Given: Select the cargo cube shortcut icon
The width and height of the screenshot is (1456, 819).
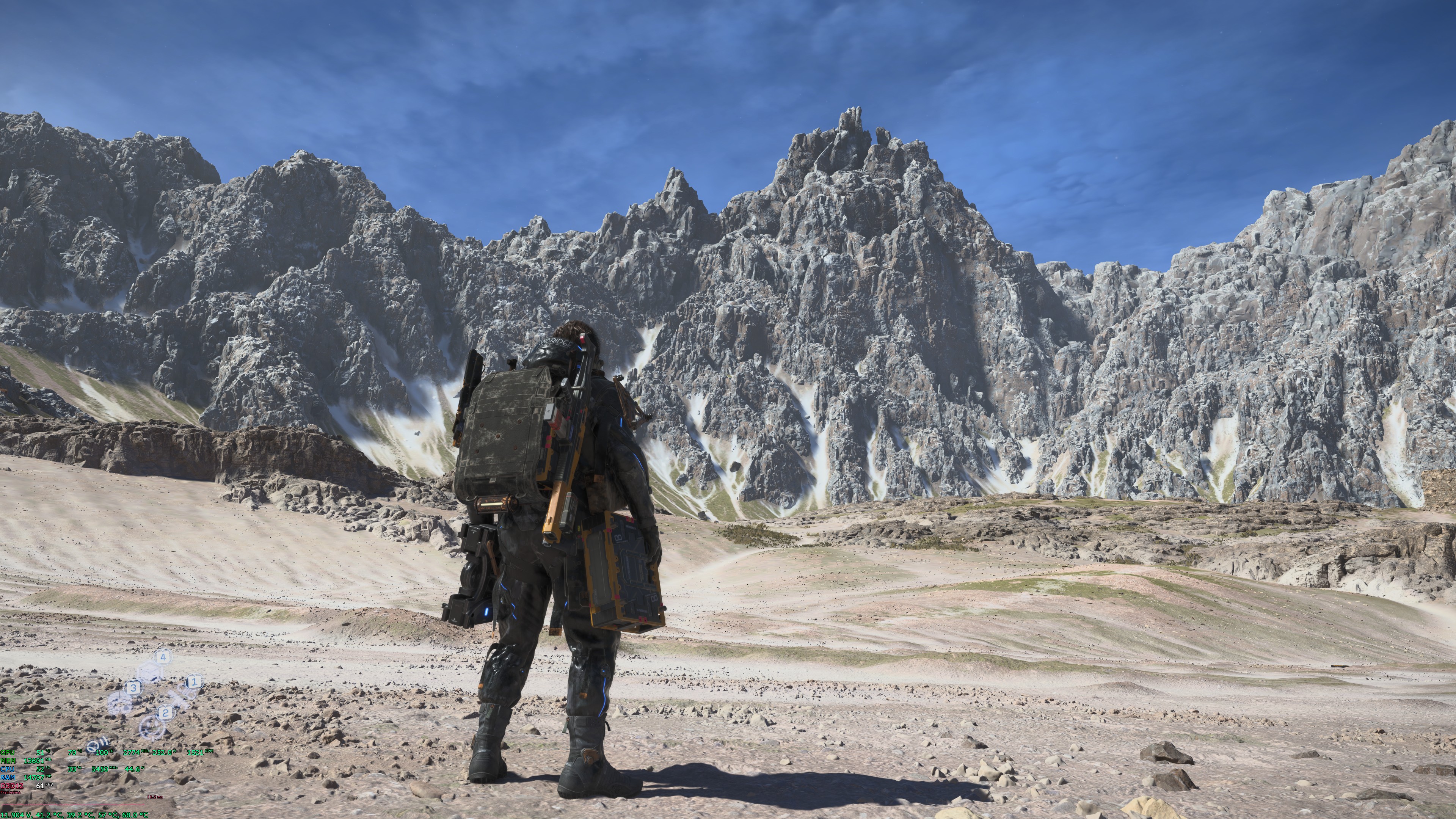Looking at the screenshot, I should (x=149, y=672).
